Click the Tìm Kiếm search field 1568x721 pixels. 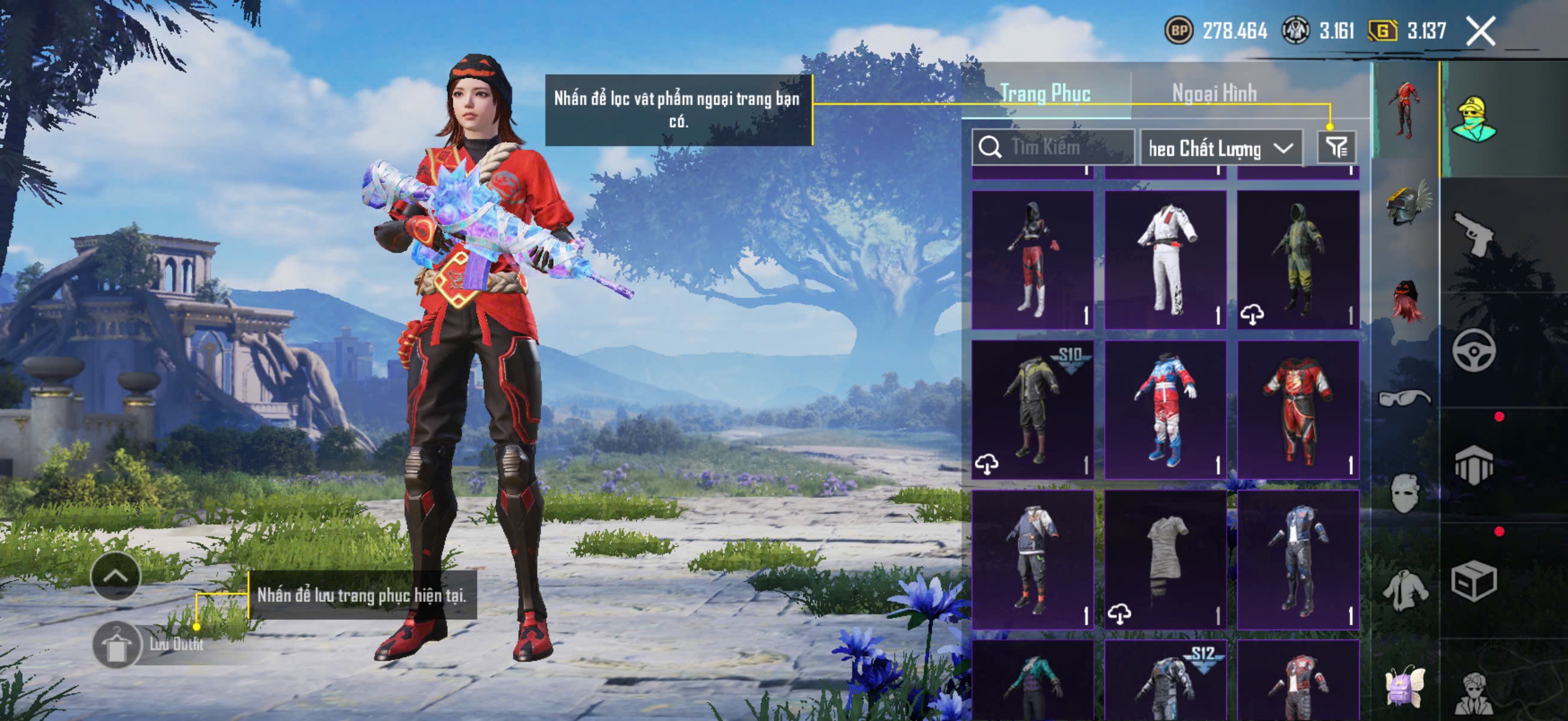pyautogui.click(x=1053, y=147)
